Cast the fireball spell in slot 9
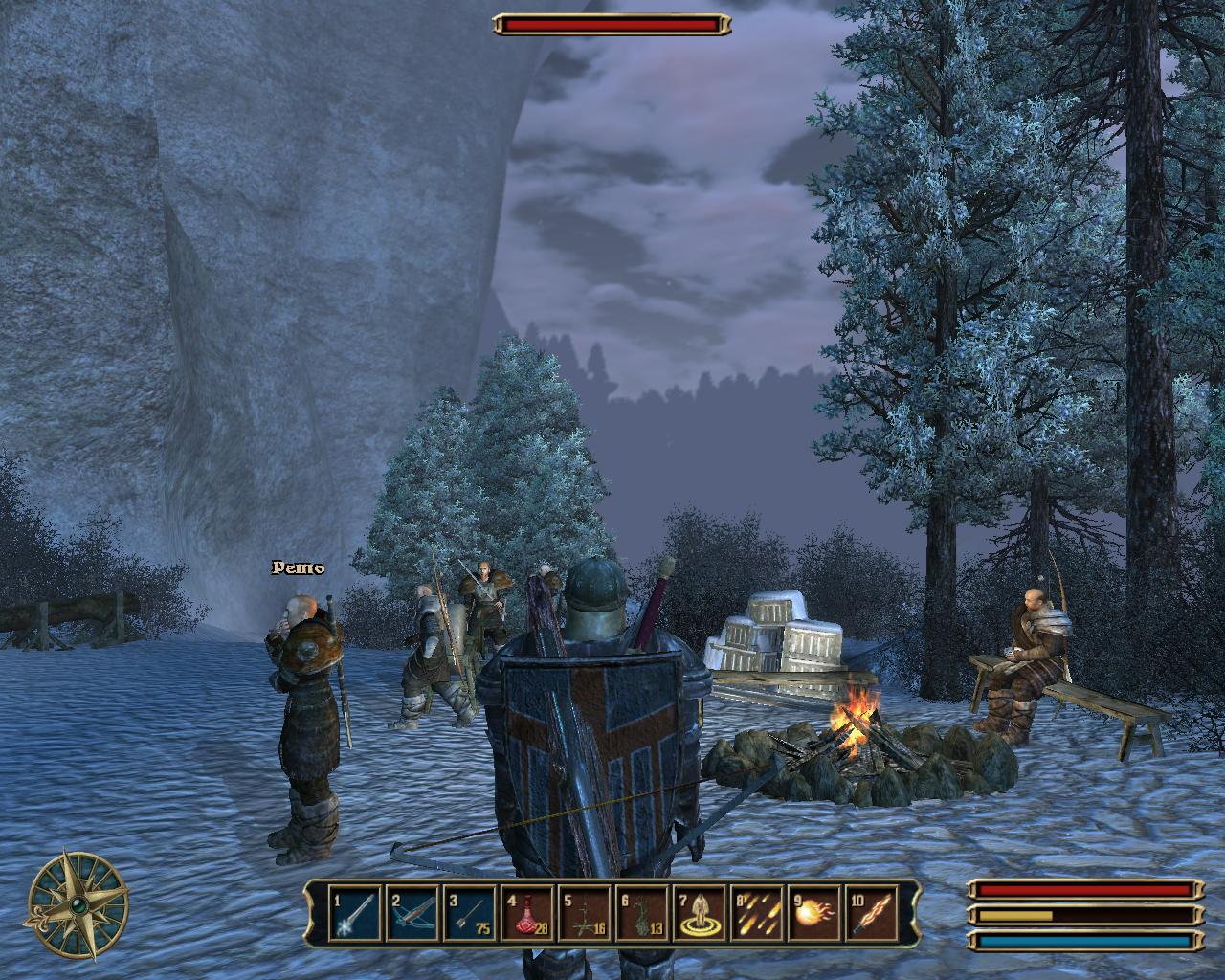1225x980 pixels. (813, 913)
